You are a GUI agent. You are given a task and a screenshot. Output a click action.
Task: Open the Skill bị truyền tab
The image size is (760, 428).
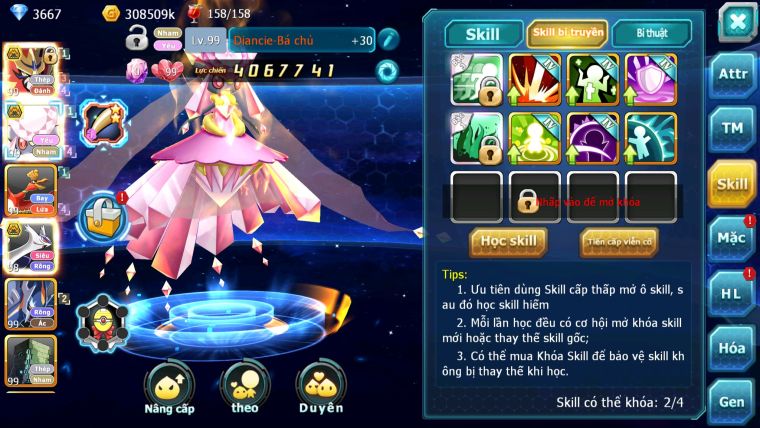pos(568,33)
